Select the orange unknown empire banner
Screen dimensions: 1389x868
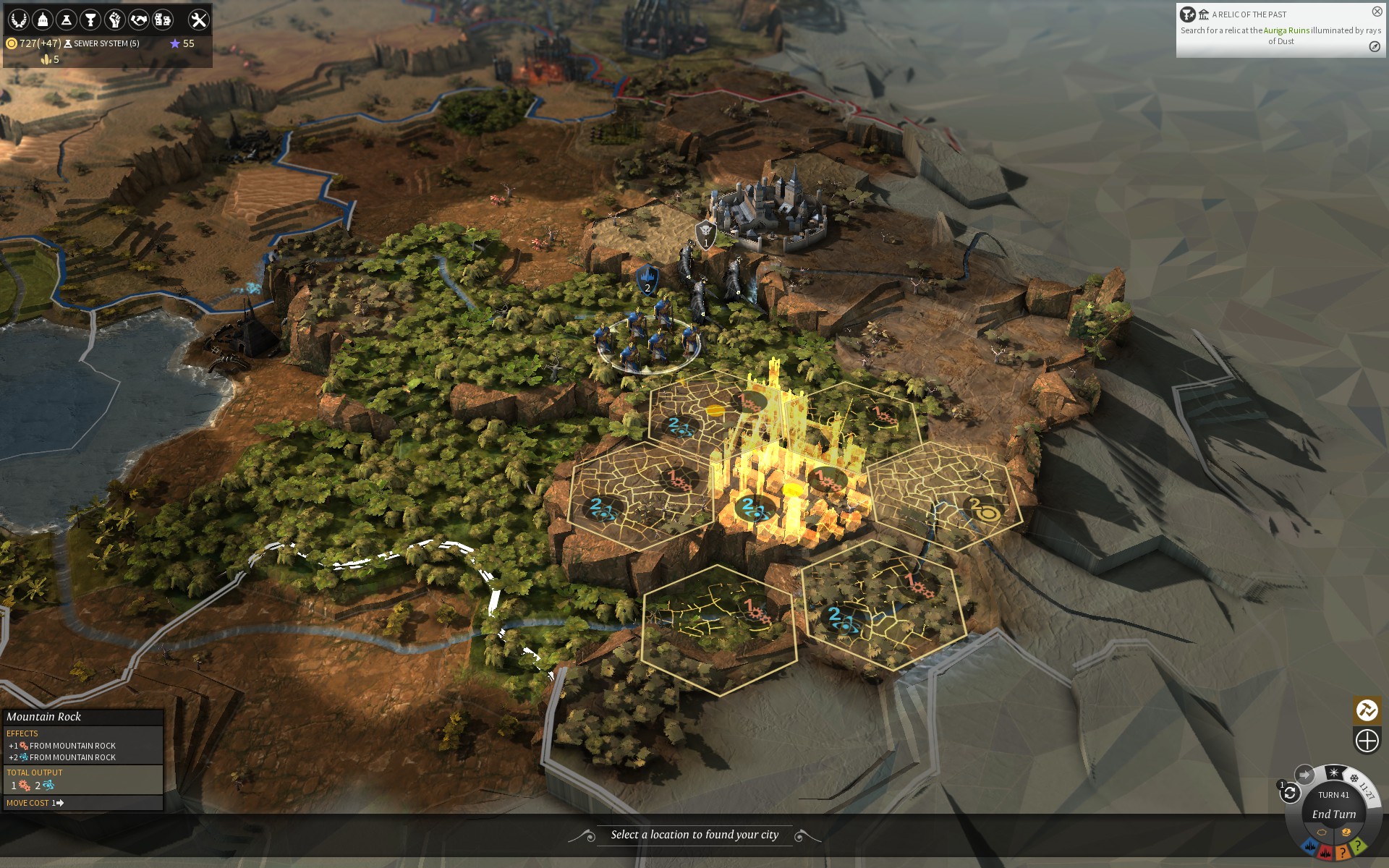(1343, 852)
